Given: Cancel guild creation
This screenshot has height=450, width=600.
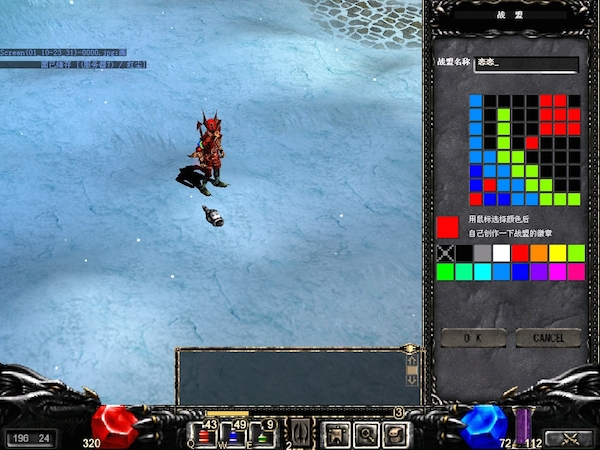Looking at the screenshot, I should 548,338.
